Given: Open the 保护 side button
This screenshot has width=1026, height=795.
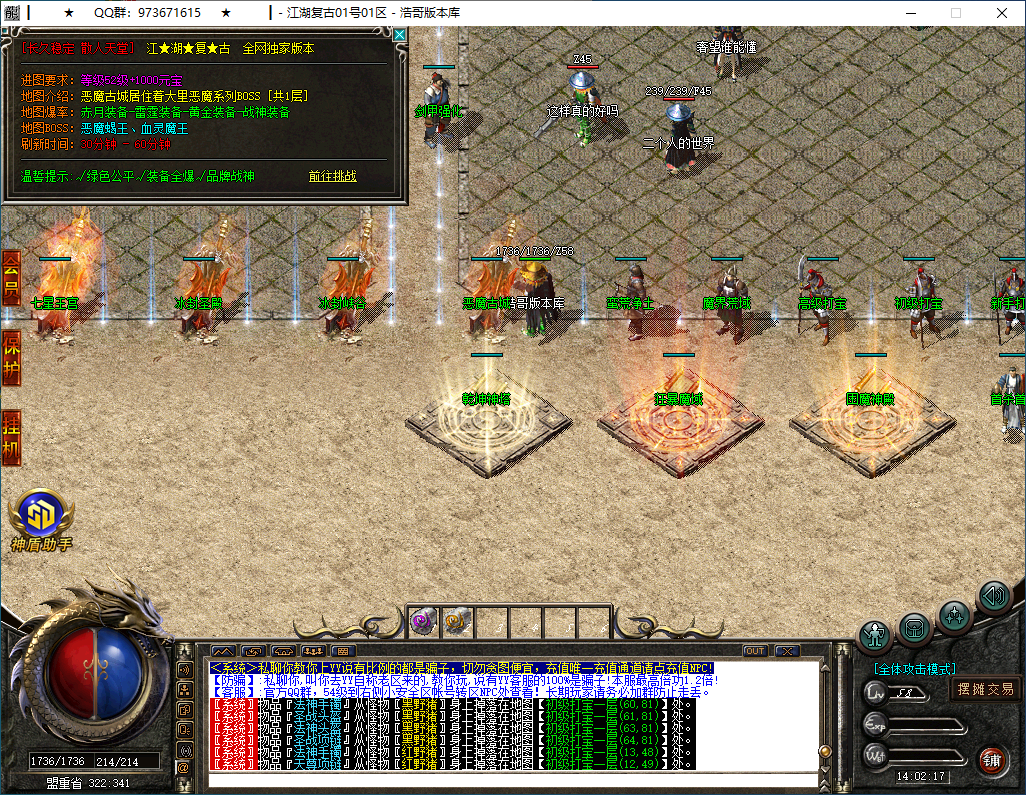Looking at the screenshot, I should pyautogui.click(x=11, y=357).
